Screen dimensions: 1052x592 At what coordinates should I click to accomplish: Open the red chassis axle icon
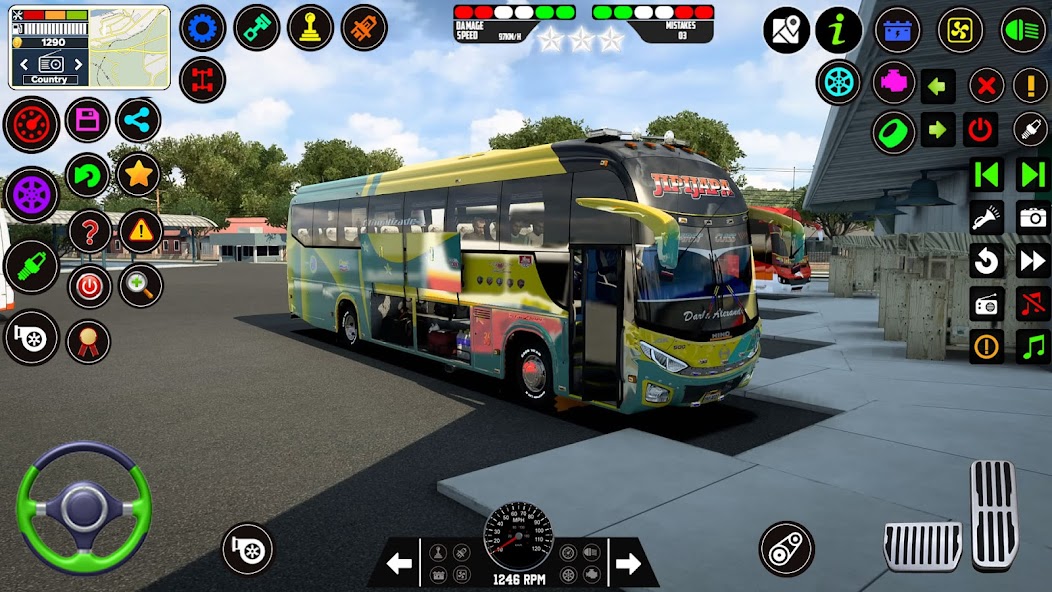[202, 80]
